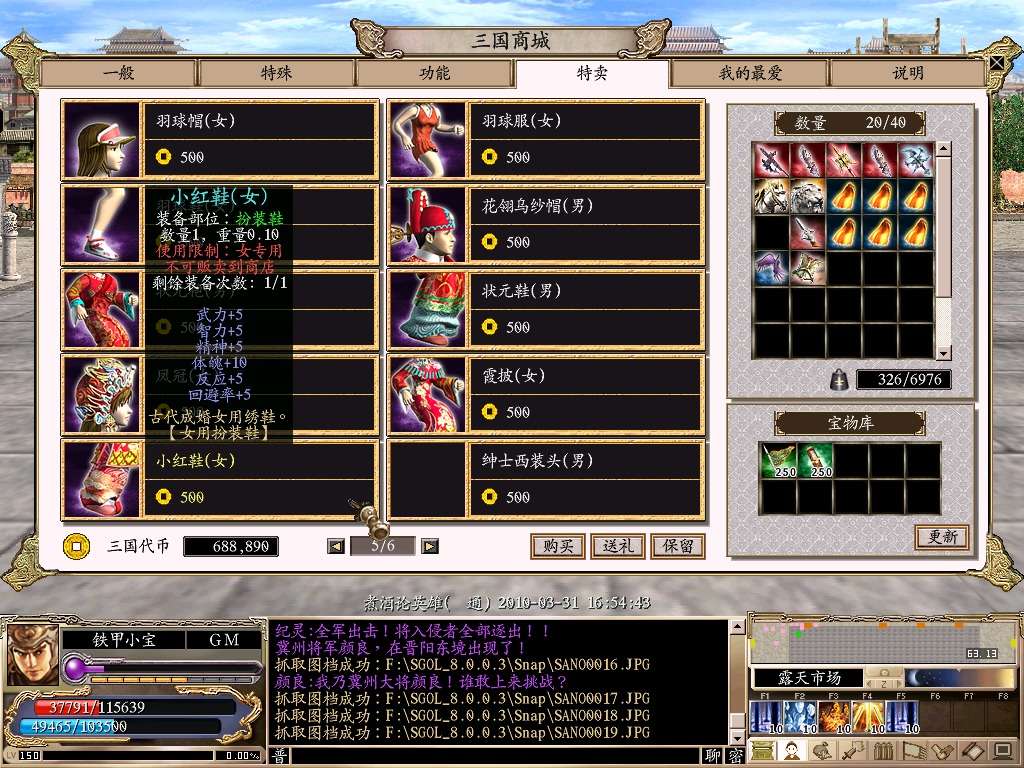Close the 三国商城 shop window

(997, 61)
